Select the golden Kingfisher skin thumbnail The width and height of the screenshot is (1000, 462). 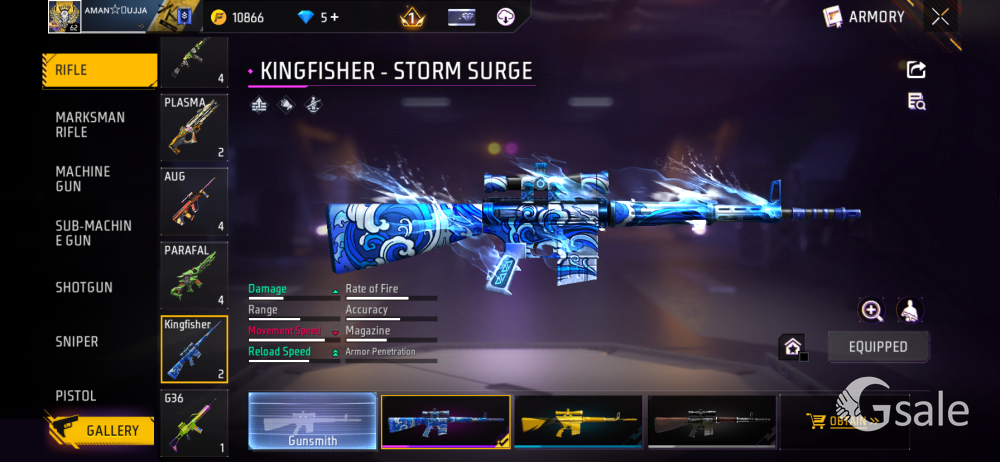coord(578,421)
